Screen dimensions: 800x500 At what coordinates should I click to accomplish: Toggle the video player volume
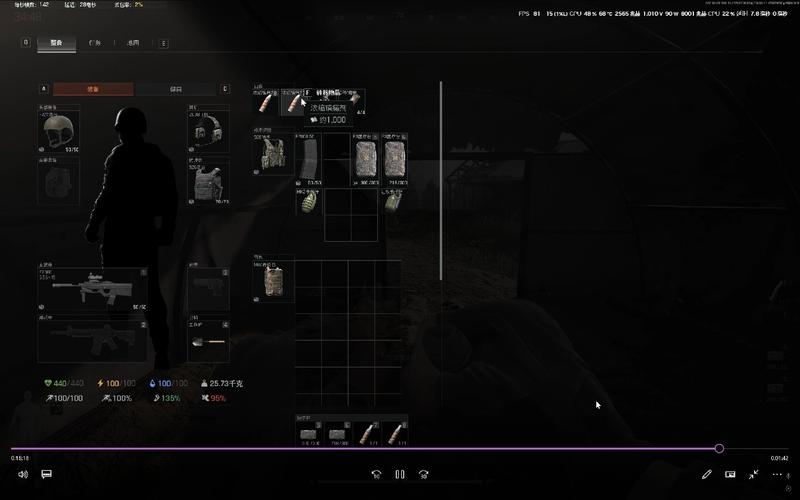pyautogui.click(x=23, y=474)
